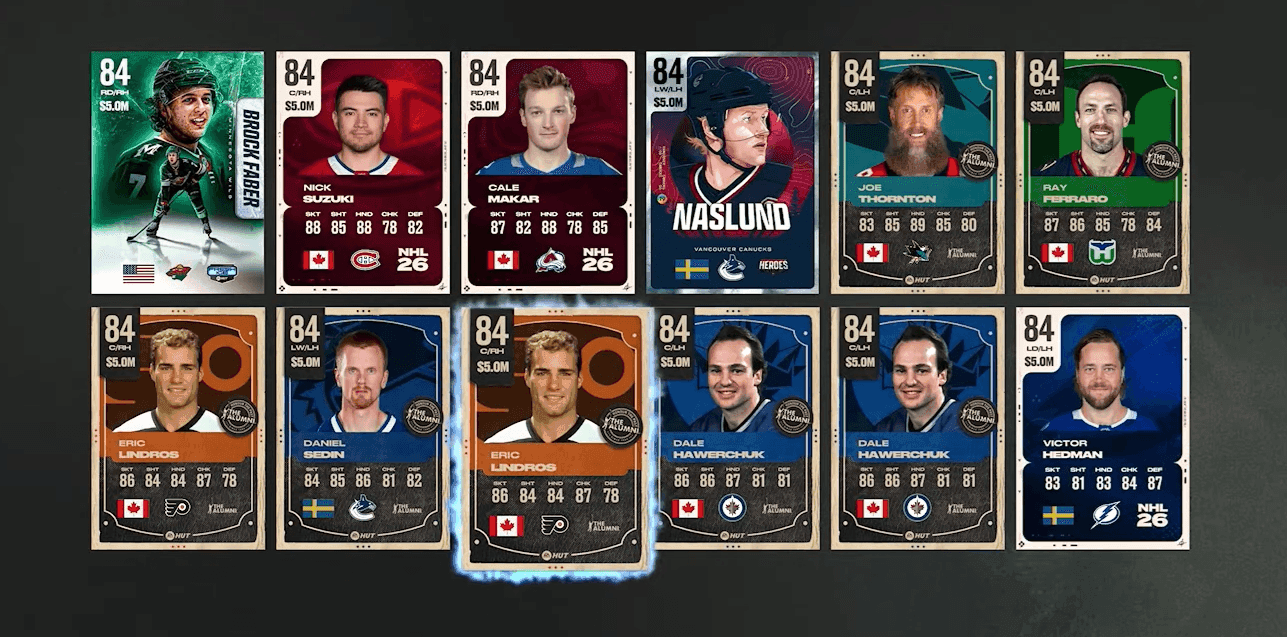Select the Brock Faber card

(x=177, y=172)
